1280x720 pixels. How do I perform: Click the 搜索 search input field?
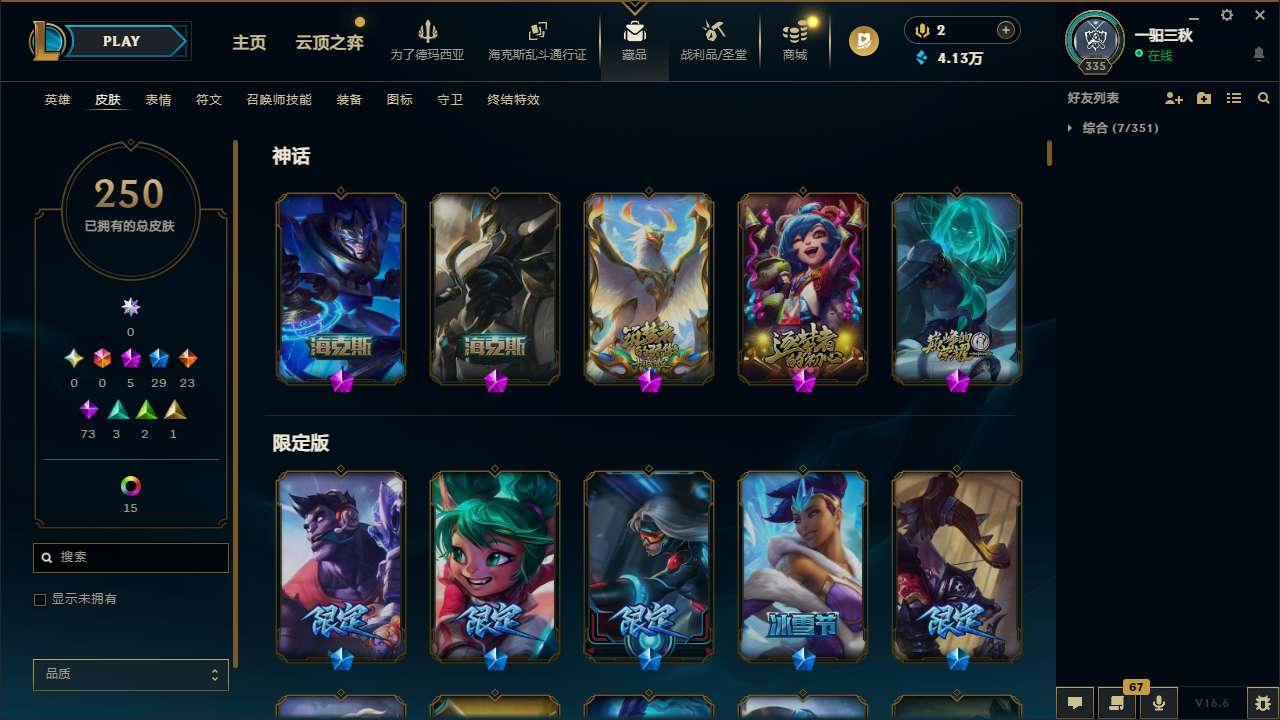coord(130,557)
